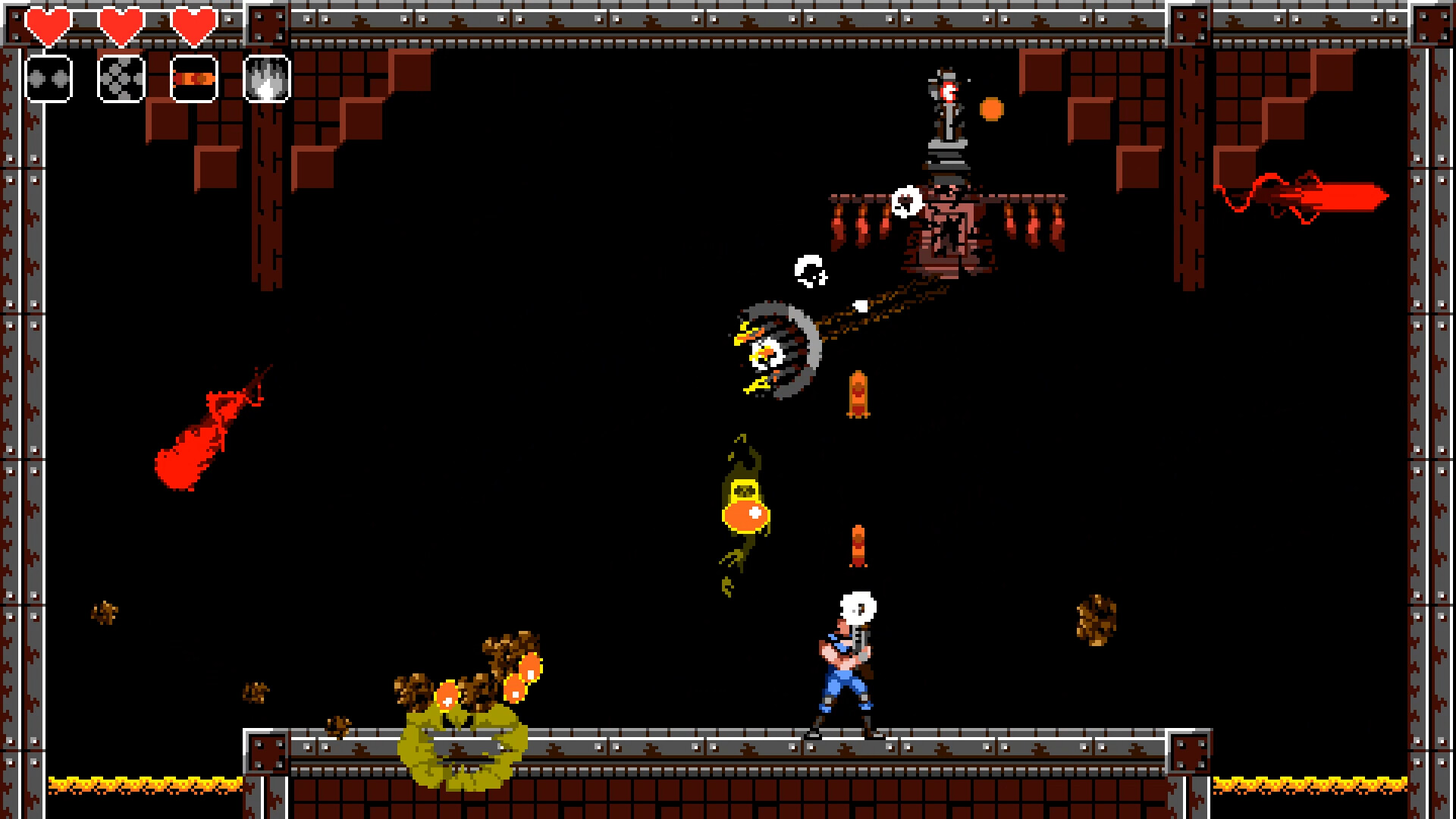Select the white flame ability icon
This screenshot has height=819, width=1456.
pyautogui.click(x=265, y=78)
